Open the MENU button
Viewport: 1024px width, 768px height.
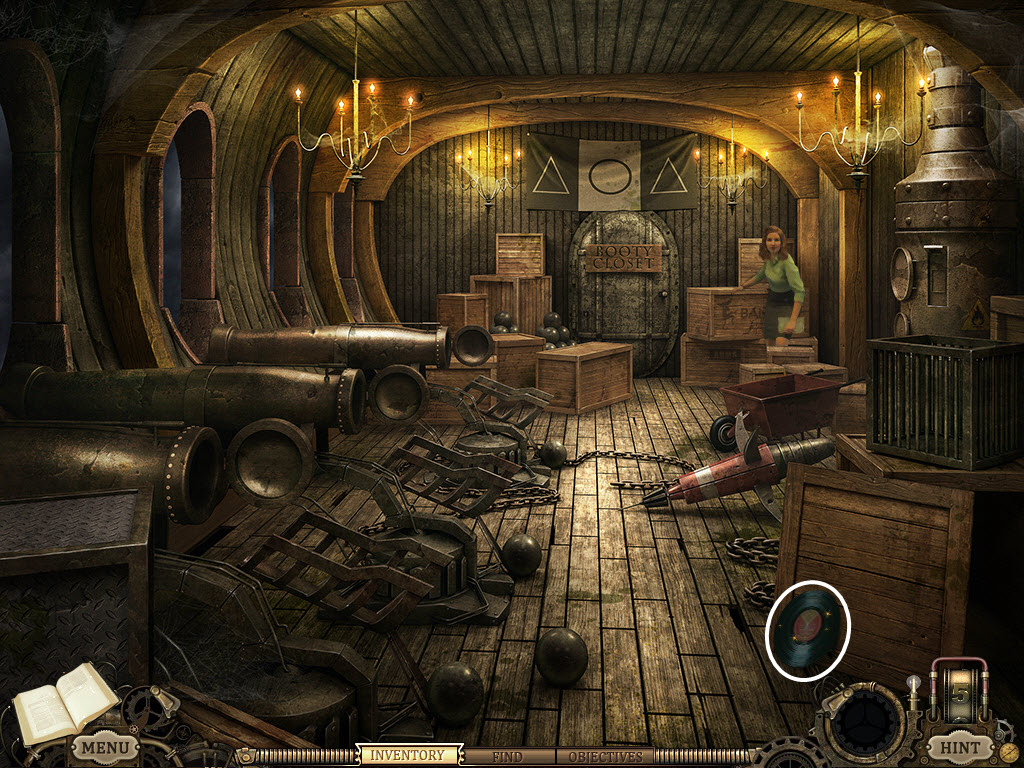coord(104,747)
